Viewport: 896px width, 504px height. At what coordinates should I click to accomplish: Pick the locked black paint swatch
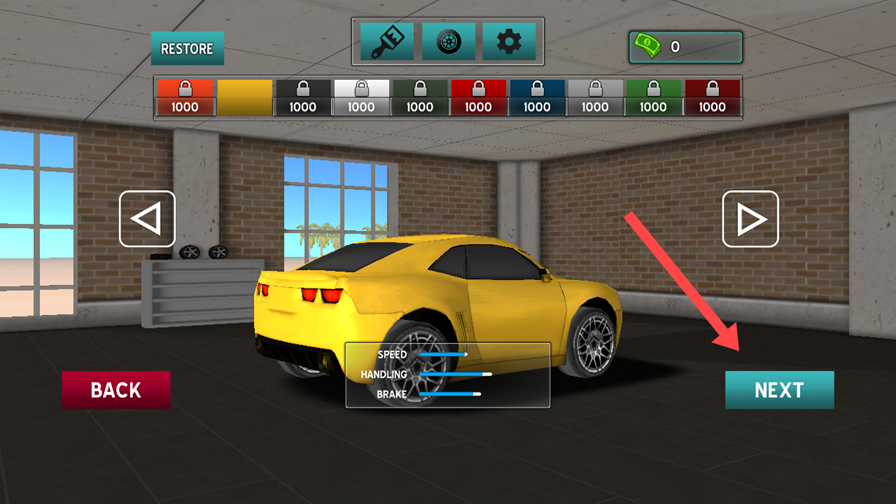pyautogui.click(x=302, y=98)
